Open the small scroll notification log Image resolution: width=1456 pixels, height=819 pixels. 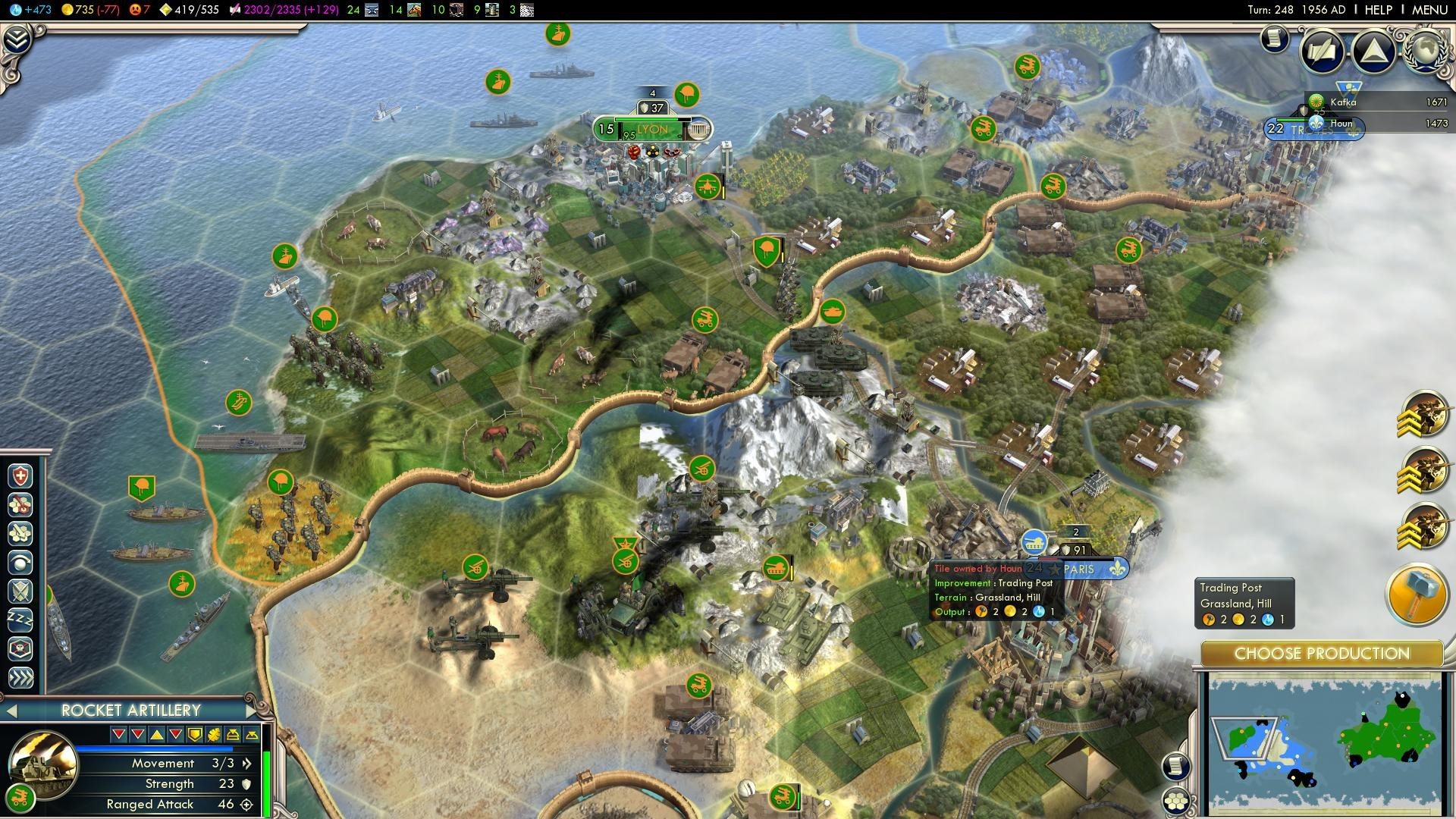tap(1276, 38)
